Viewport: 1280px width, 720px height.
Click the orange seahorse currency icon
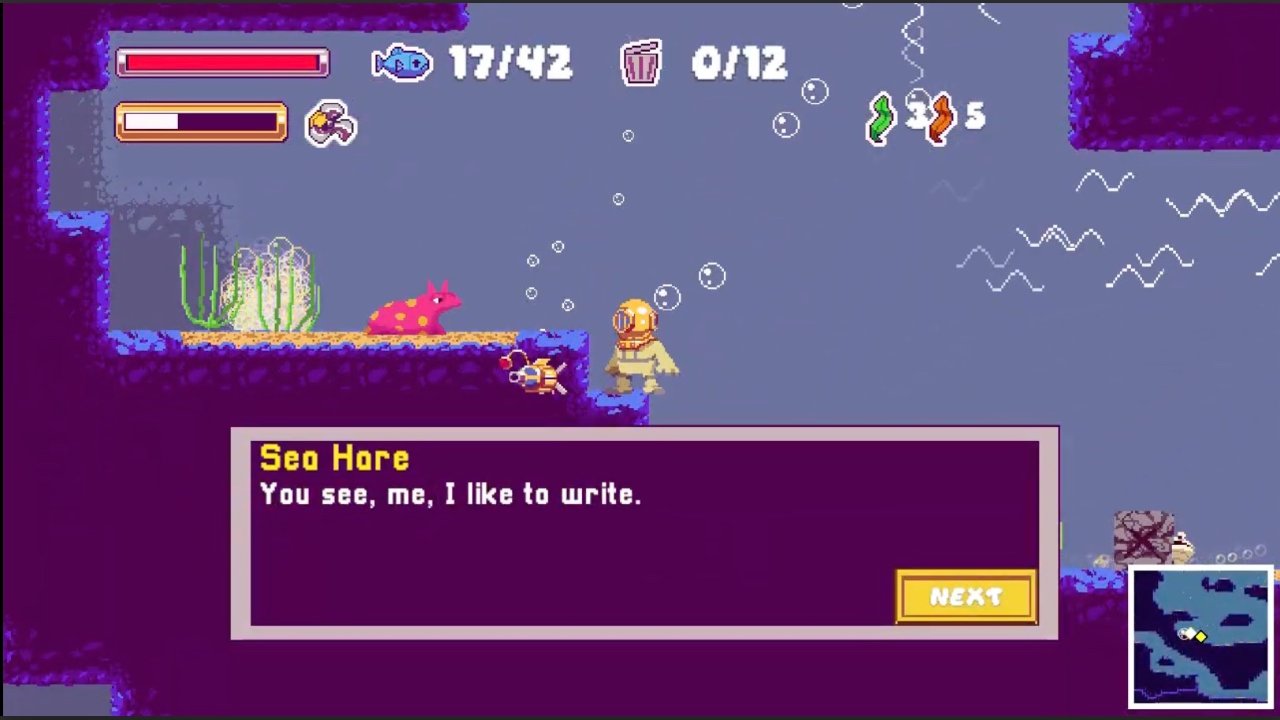(941, 121)
